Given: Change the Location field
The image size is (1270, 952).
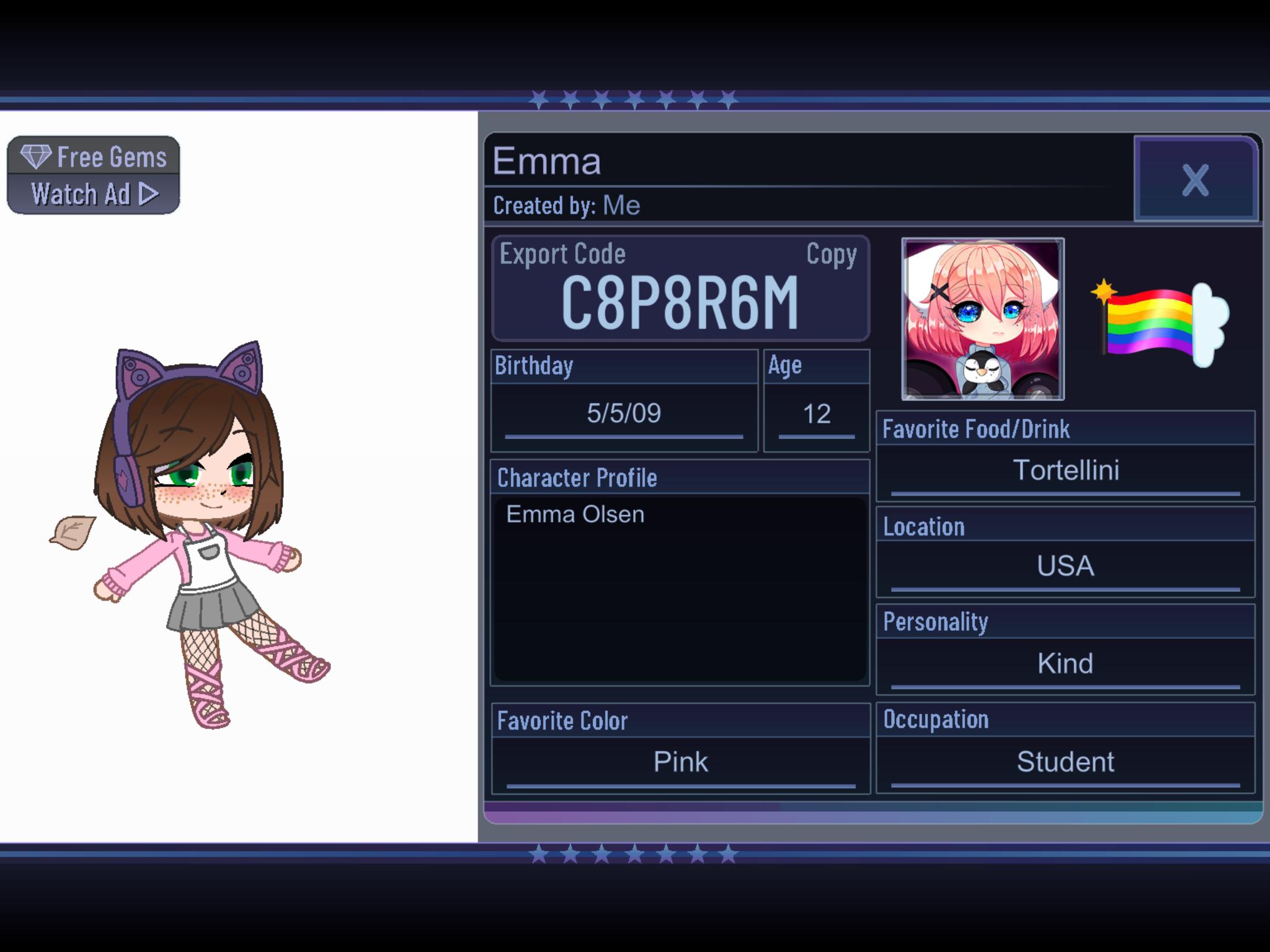Looking at the screenshot, I should coord(1065,566).
